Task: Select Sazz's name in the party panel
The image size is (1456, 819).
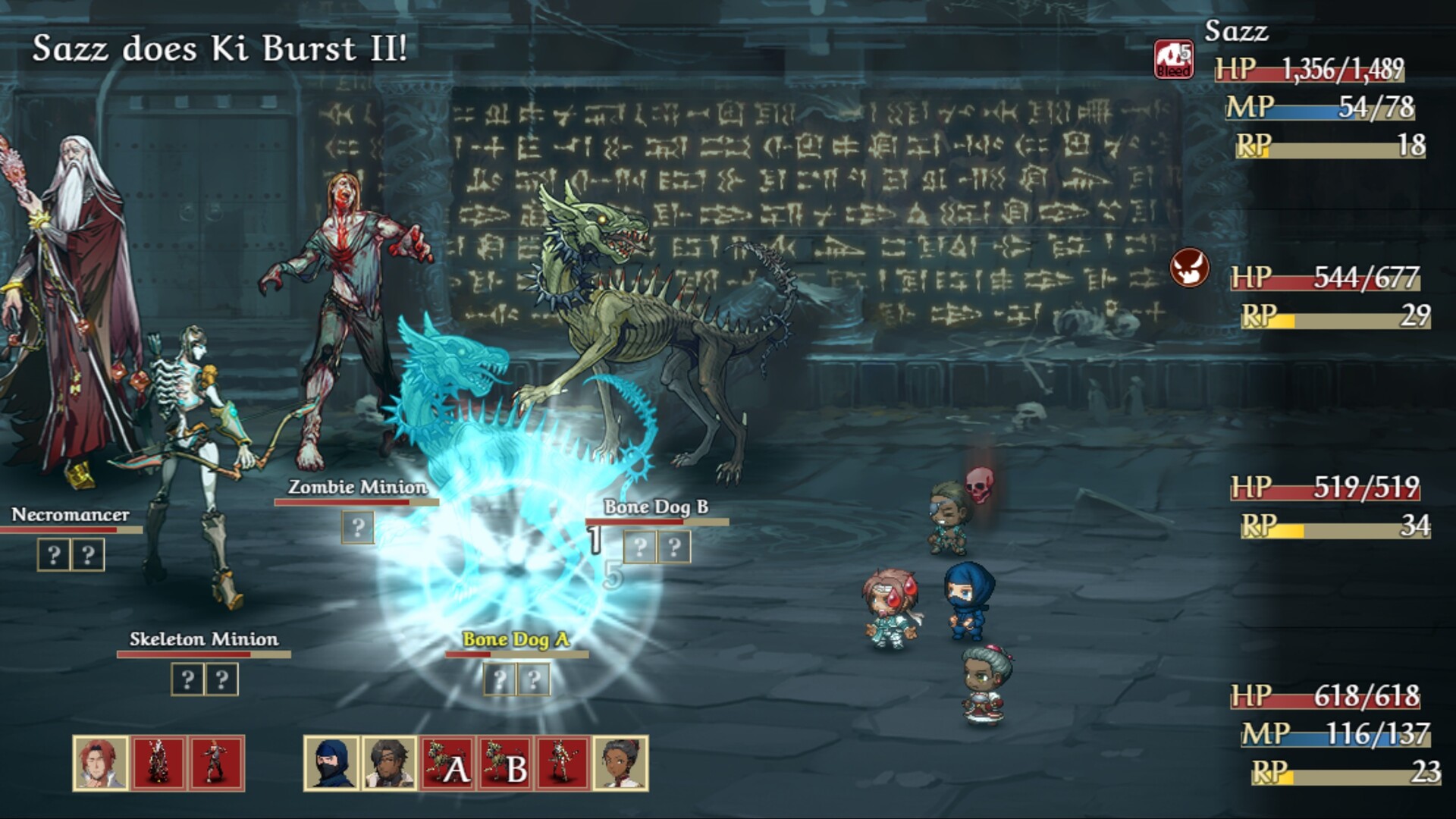Action: (1236, 32)
